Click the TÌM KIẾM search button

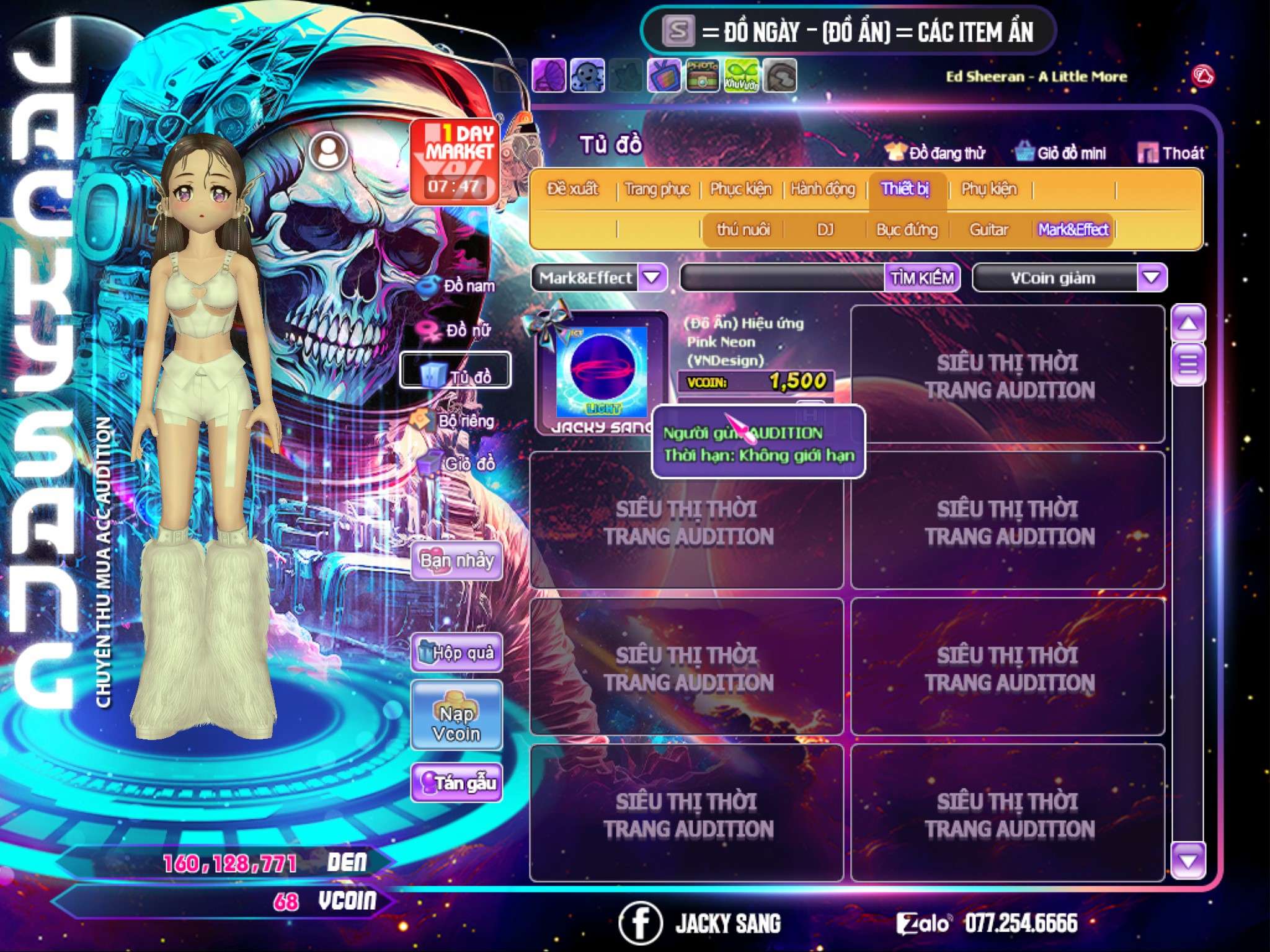(921, 278)
